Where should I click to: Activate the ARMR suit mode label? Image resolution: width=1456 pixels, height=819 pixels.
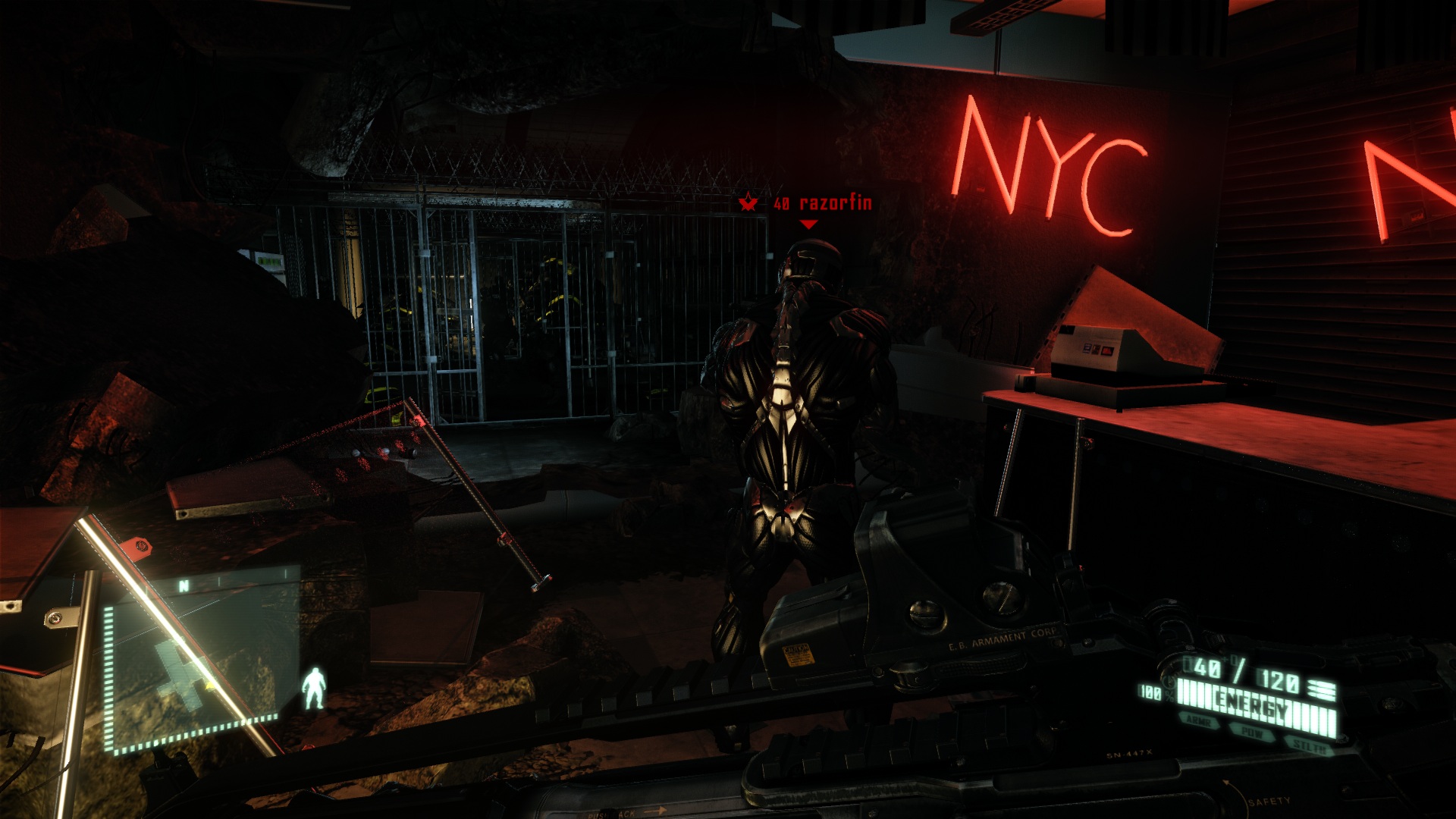1199,722
